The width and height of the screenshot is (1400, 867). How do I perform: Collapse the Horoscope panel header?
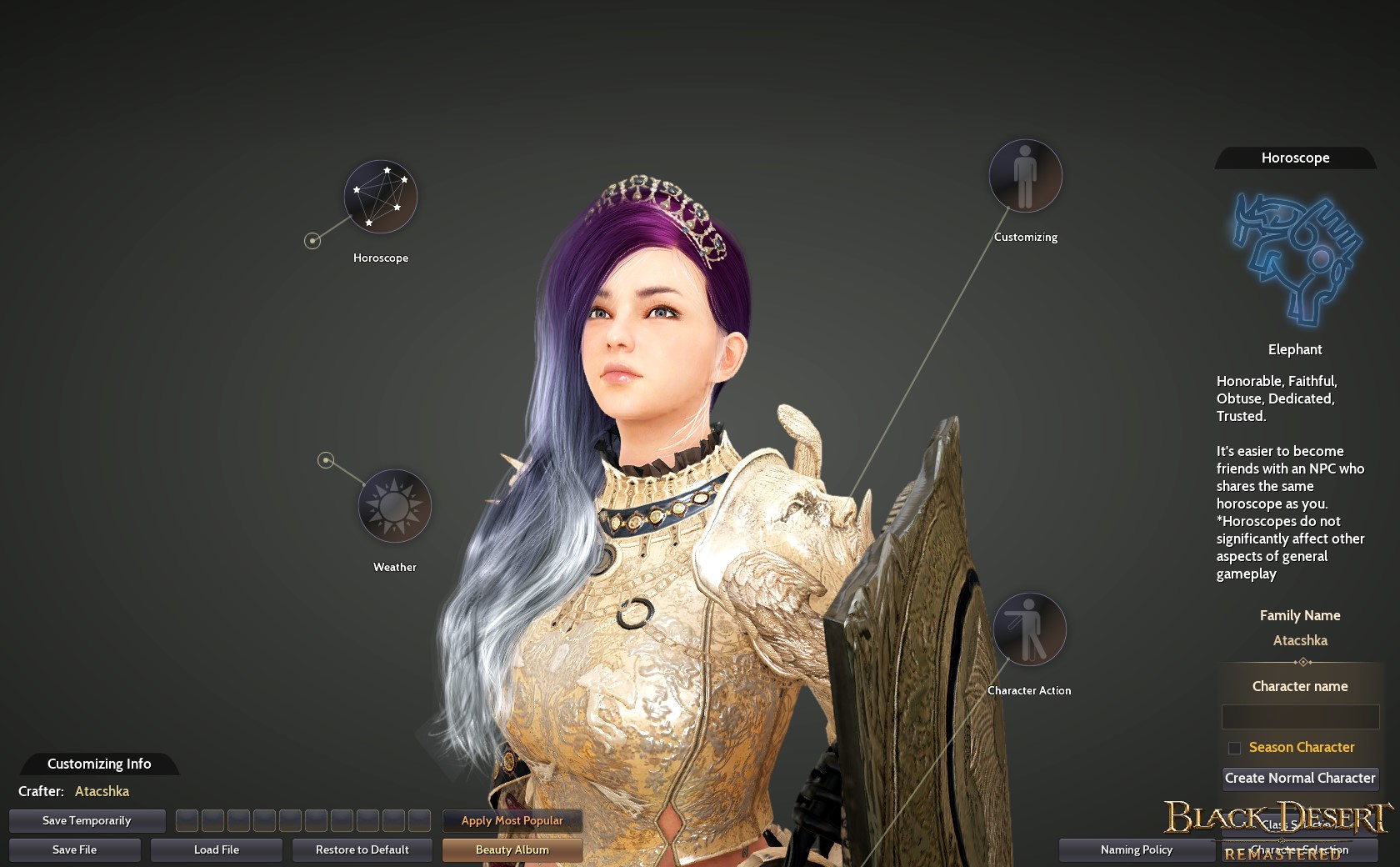coord(1294,158)
